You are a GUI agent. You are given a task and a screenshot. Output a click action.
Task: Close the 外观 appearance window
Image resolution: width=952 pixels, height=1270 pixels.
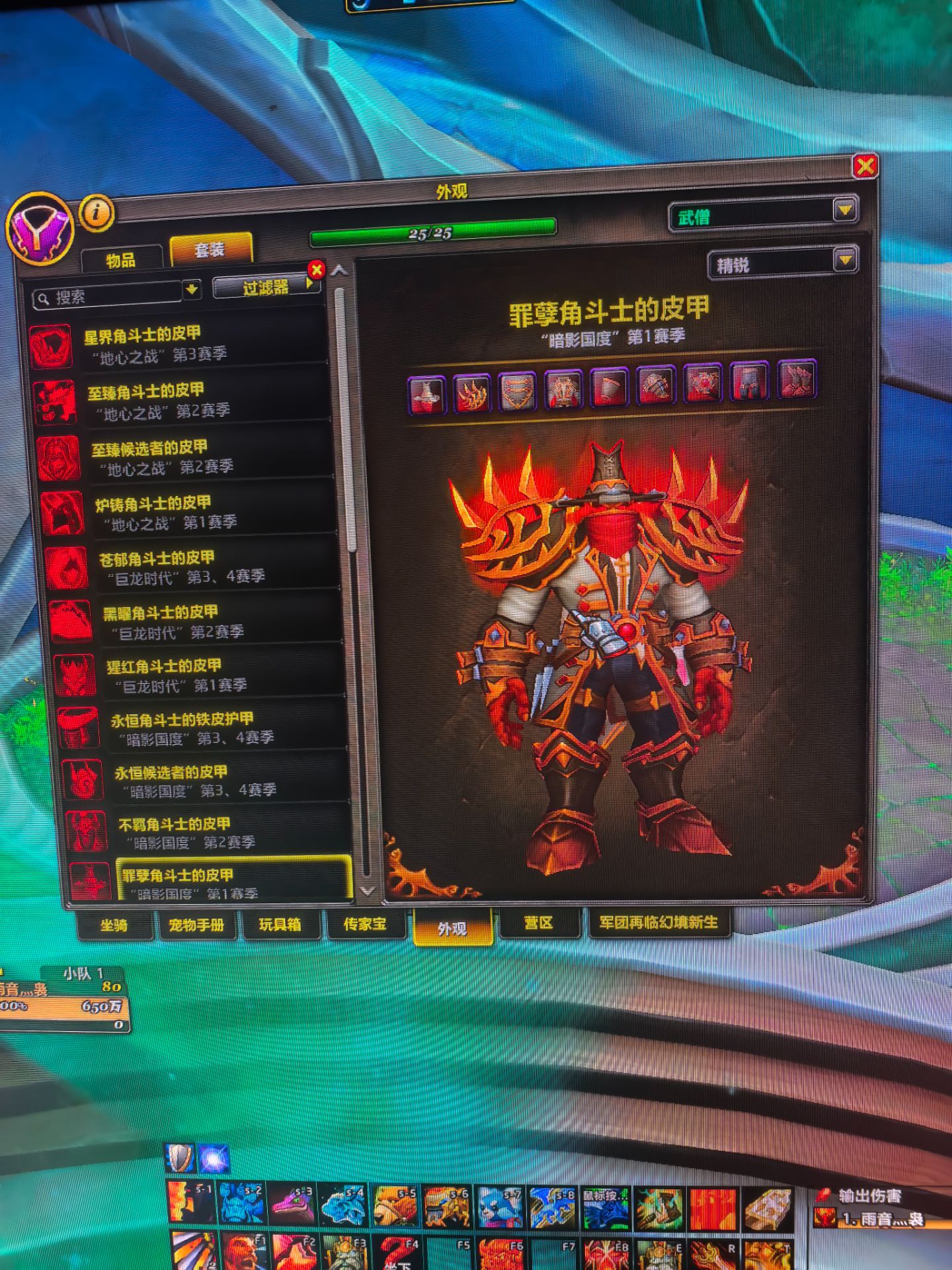tap(865, 165)
